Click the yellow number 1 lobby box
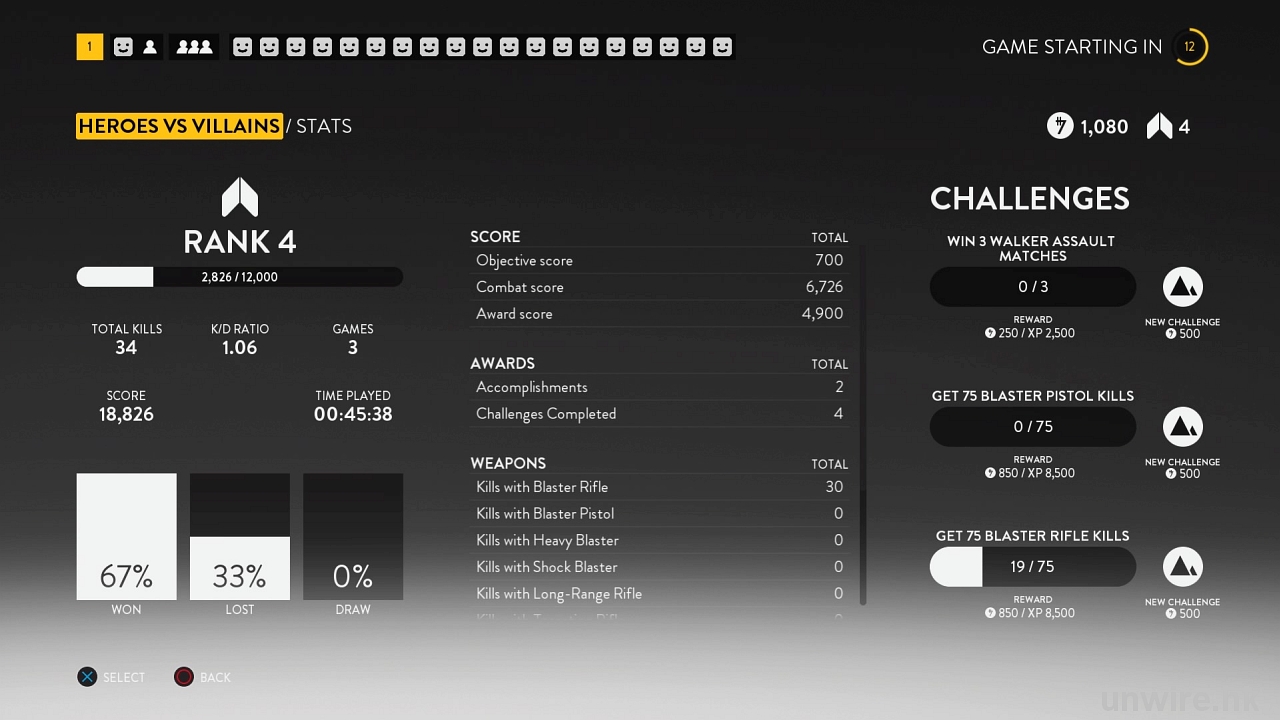Screen dimensions: 1280x720 [89, 47]
